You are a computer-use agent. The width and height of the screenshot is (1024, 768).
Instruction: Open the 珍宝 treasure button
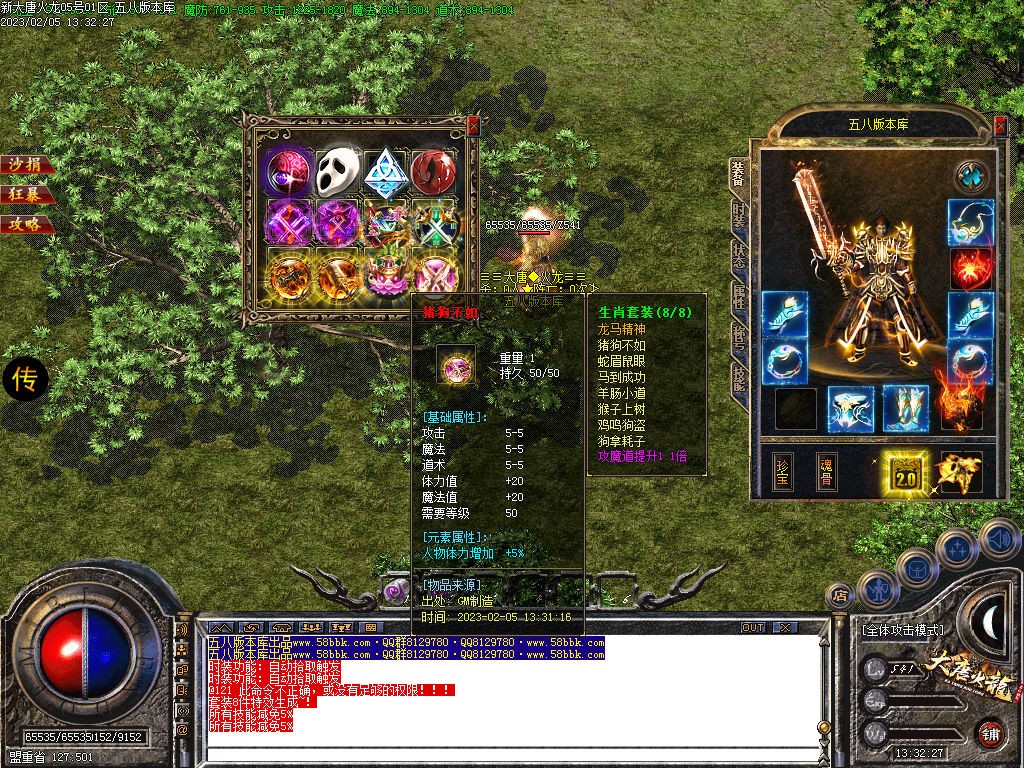tap(785, 472)
